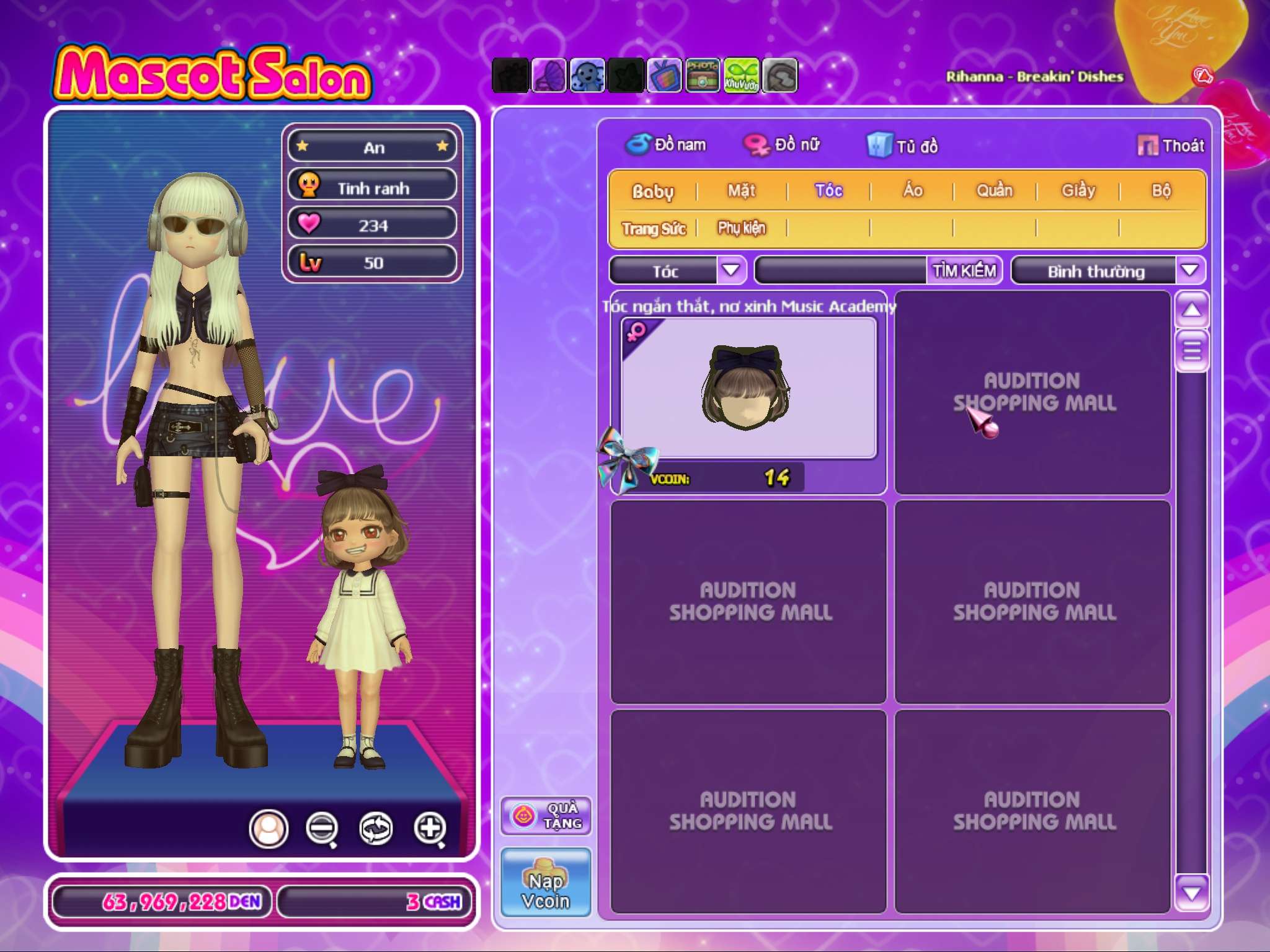Click the TÌM KIẾM search button
This screenshot has height=952, width=1270.
pos(964,271)
